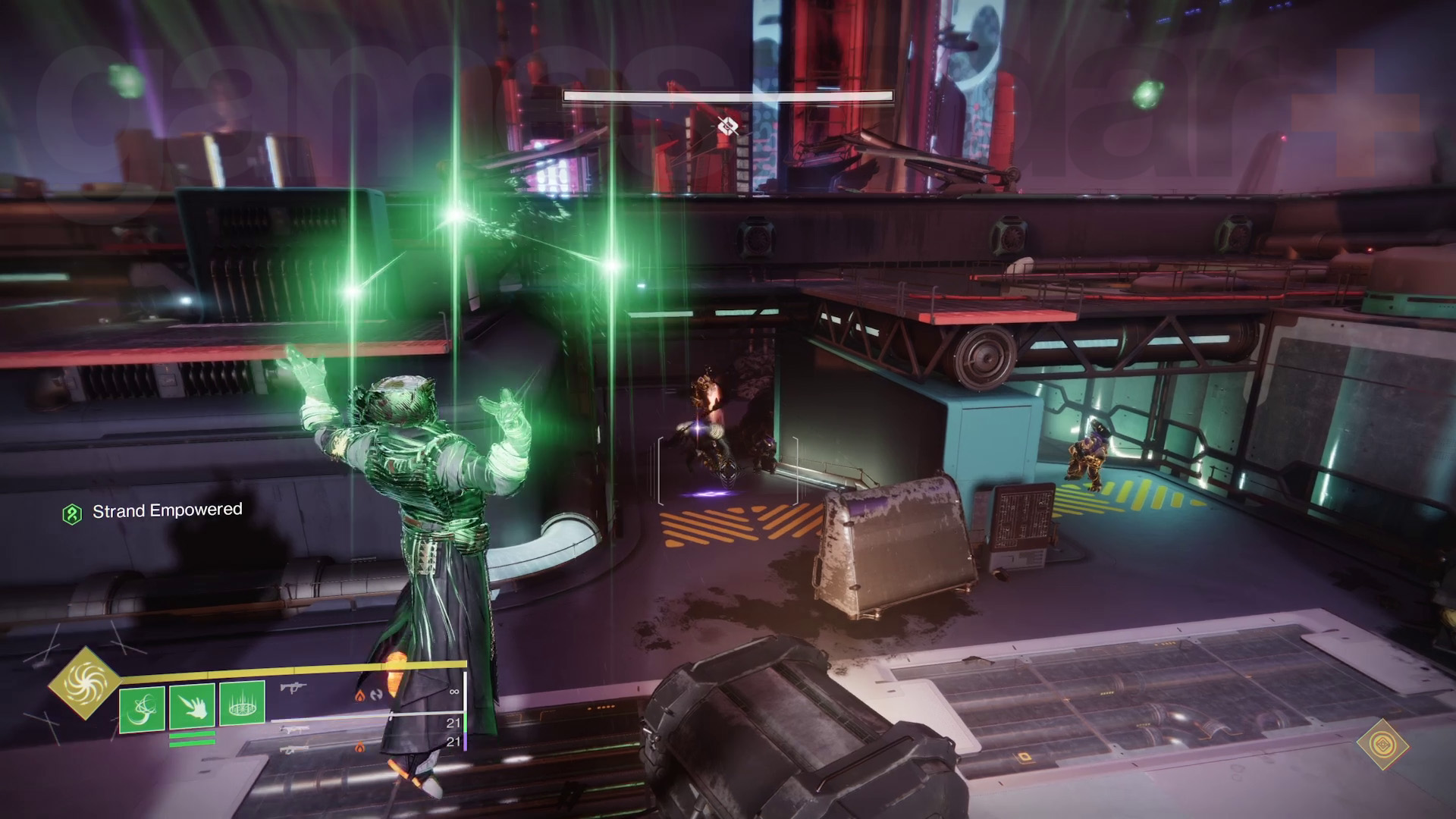1456x819 pixels.
Task: Click the infinity ammo indicator
Action: click(x=453, y=692)
